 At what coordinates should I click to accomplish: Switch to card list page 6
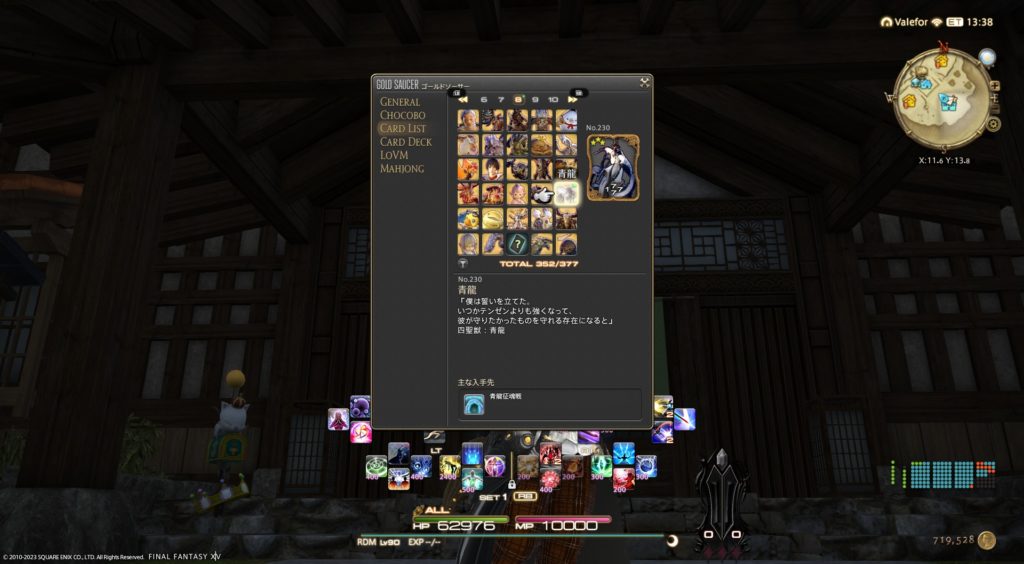484,100
